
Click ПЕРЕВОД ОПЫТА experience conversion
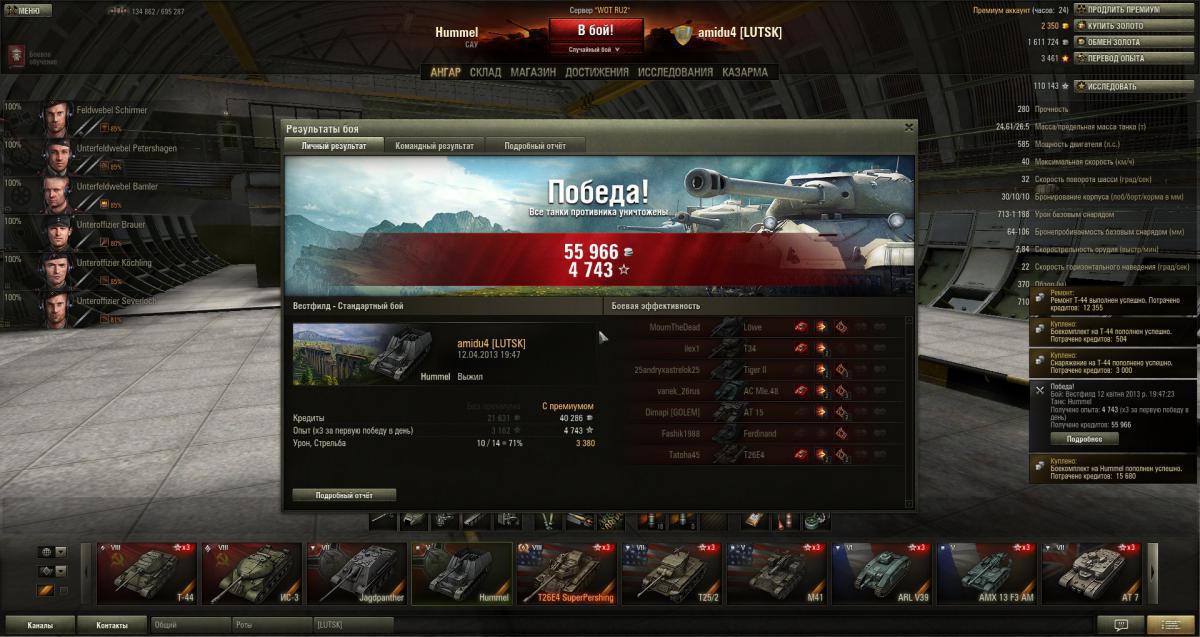coord(1115,58)
